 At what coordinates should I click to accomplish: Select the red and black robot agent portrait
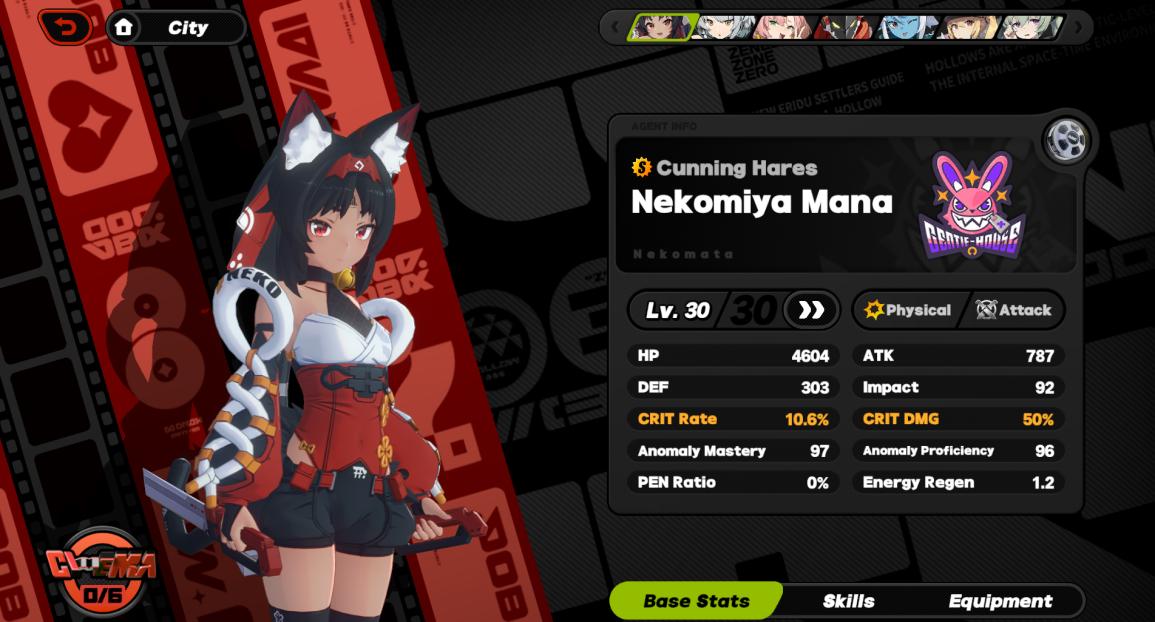point(843,27)
